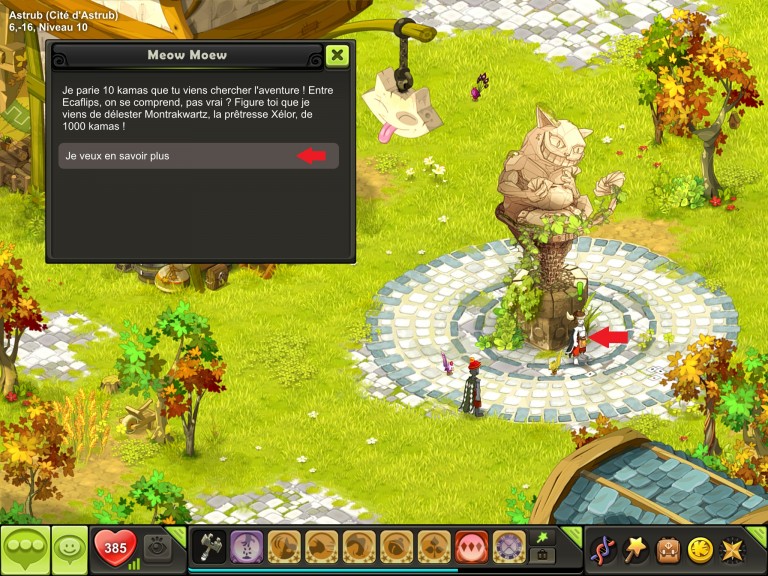
Task: Open the compass star map
Action: coord(733,549)
